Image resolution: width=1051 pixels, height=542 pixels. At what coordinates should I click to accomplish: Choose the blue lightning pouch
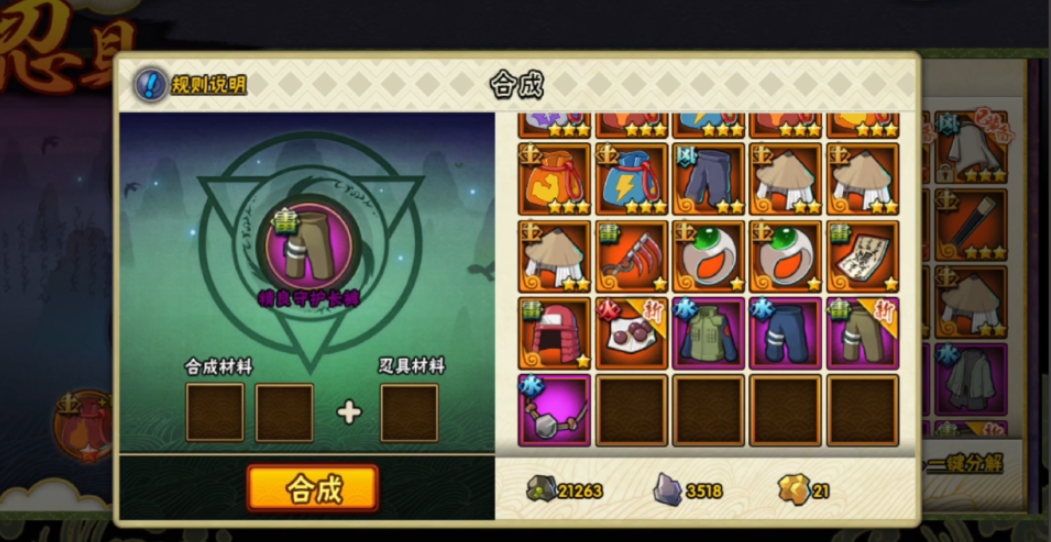click(x=632, y=178)
